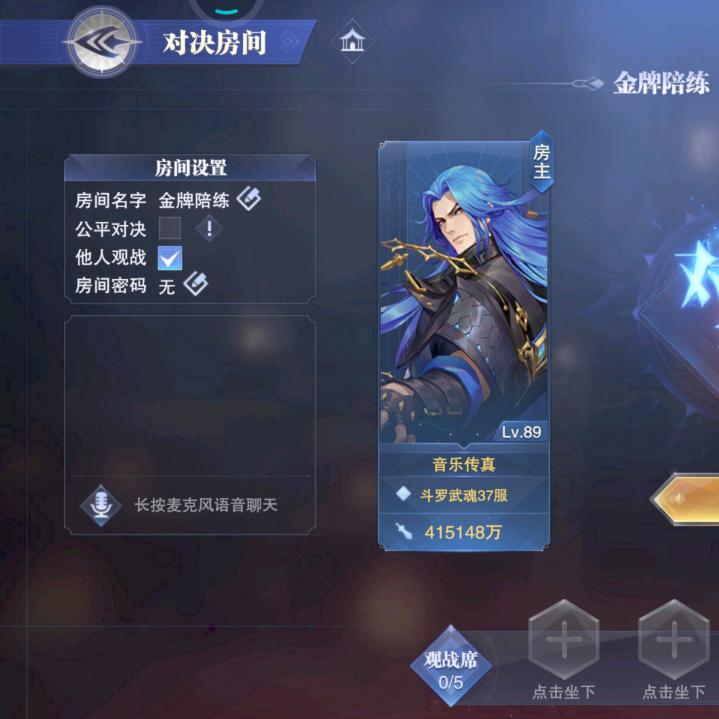Go back using the arrow emblem button

[x=100, y=43]
